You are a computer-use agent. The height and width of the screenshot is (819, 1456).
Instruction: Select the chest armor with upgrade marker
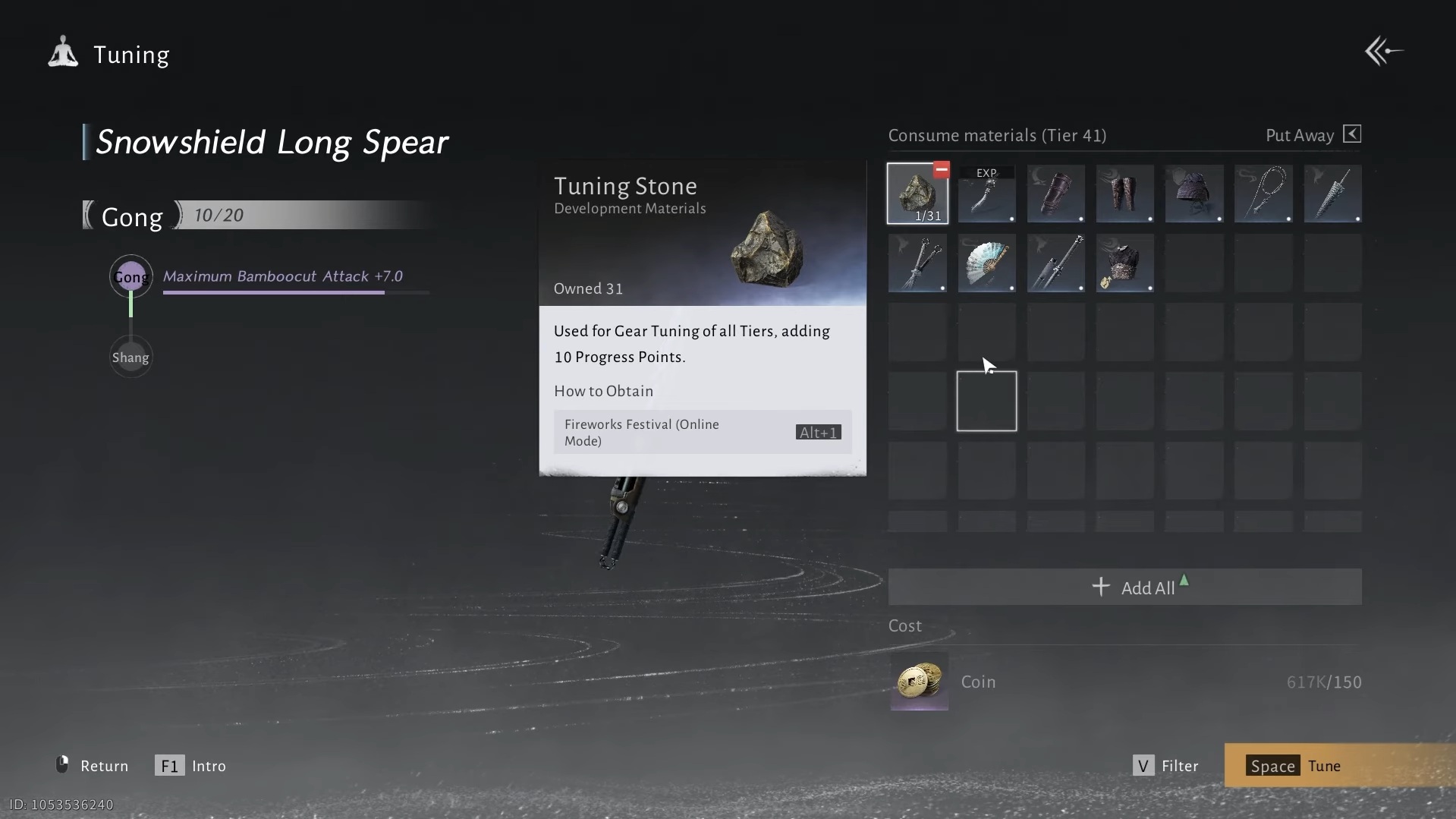click(1125, 263)
